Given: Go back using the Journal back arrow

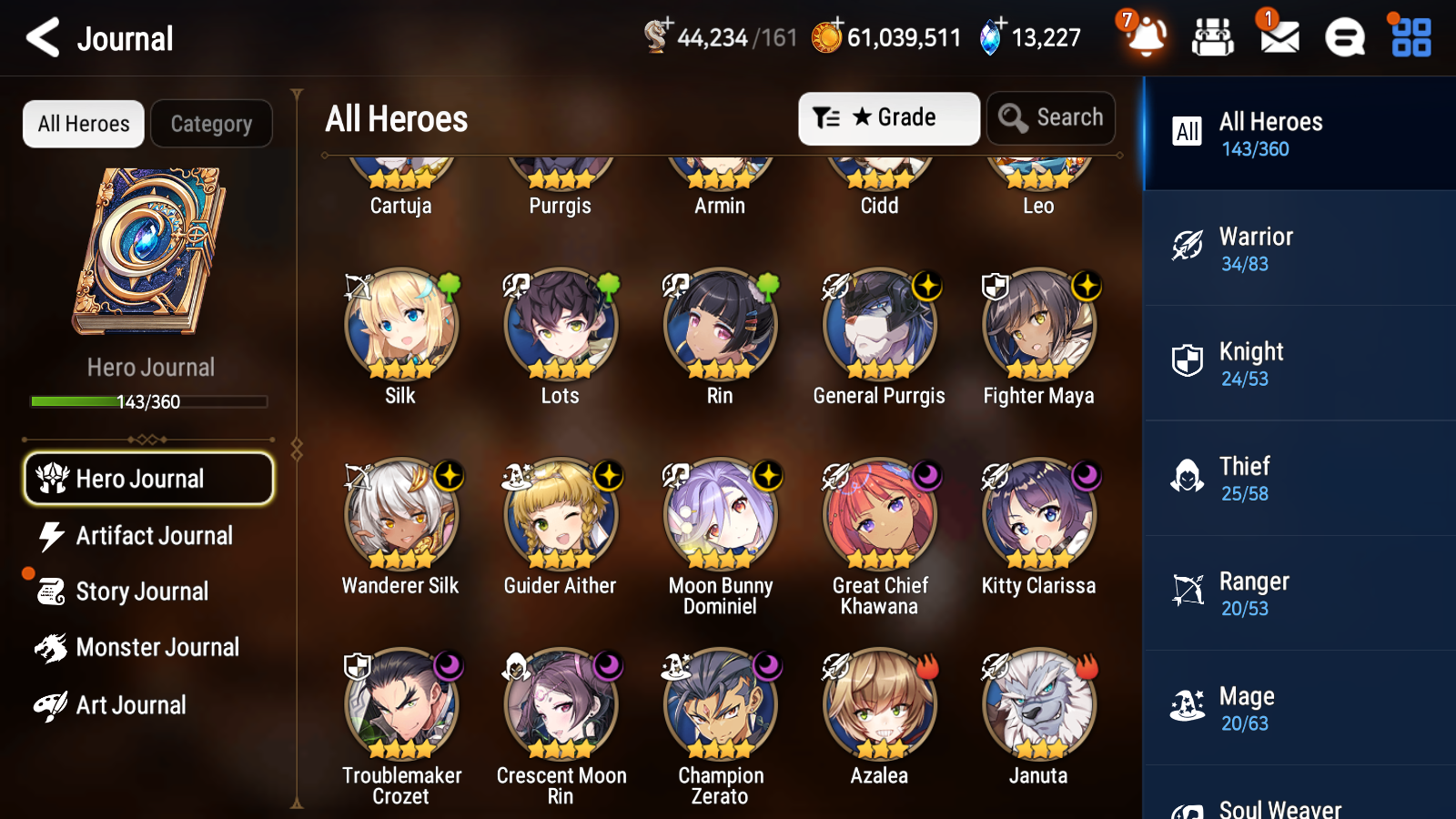Looking at the screenshot, I should point(41,37).
